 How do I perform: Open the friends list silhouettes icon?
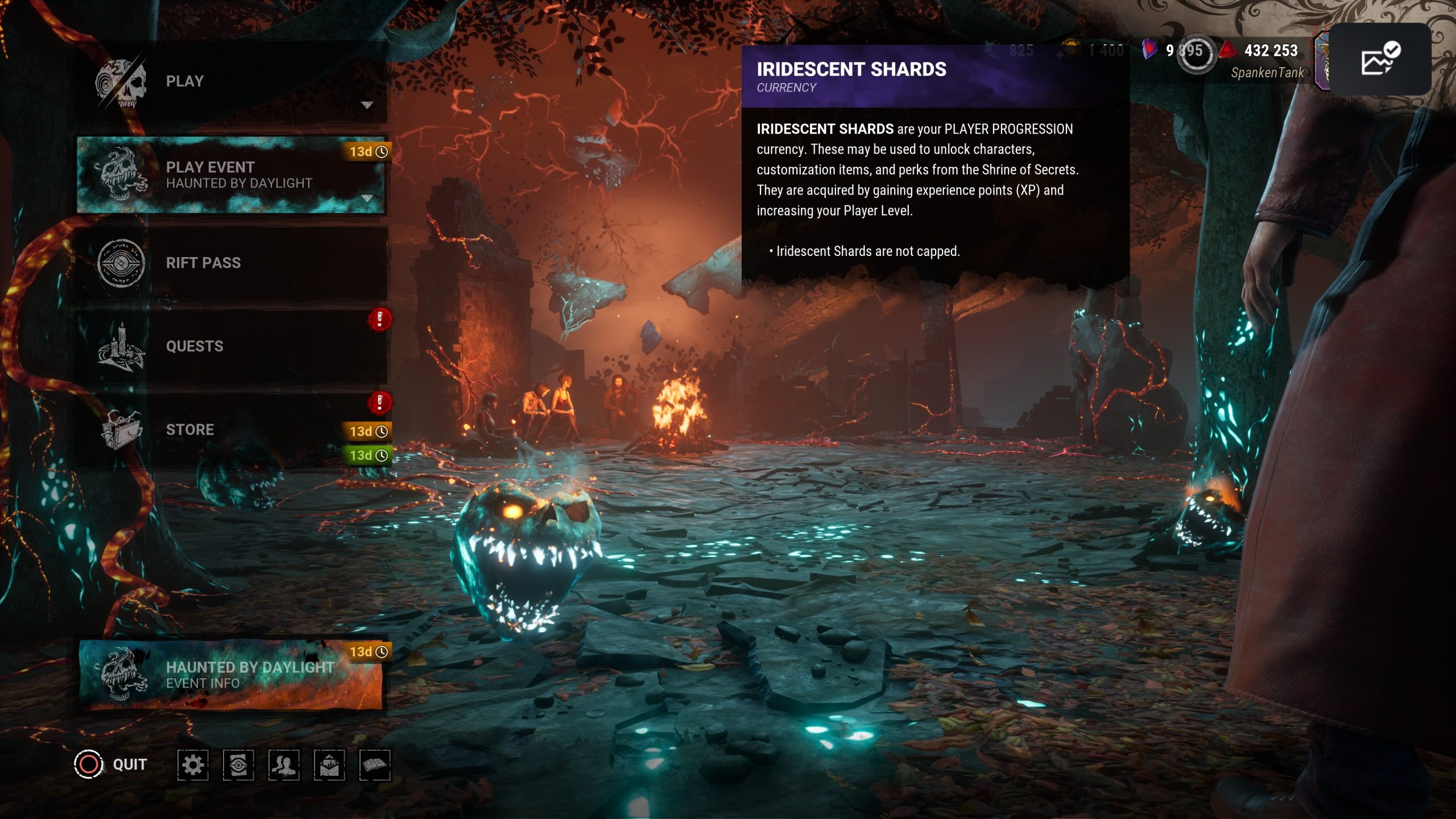(284, 765)
